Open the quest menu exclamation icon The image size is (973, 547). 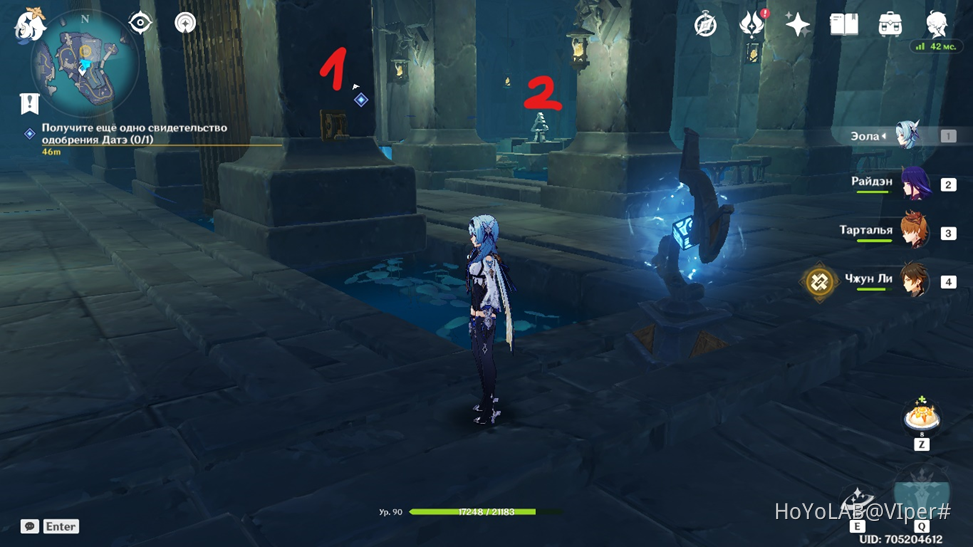29,102
